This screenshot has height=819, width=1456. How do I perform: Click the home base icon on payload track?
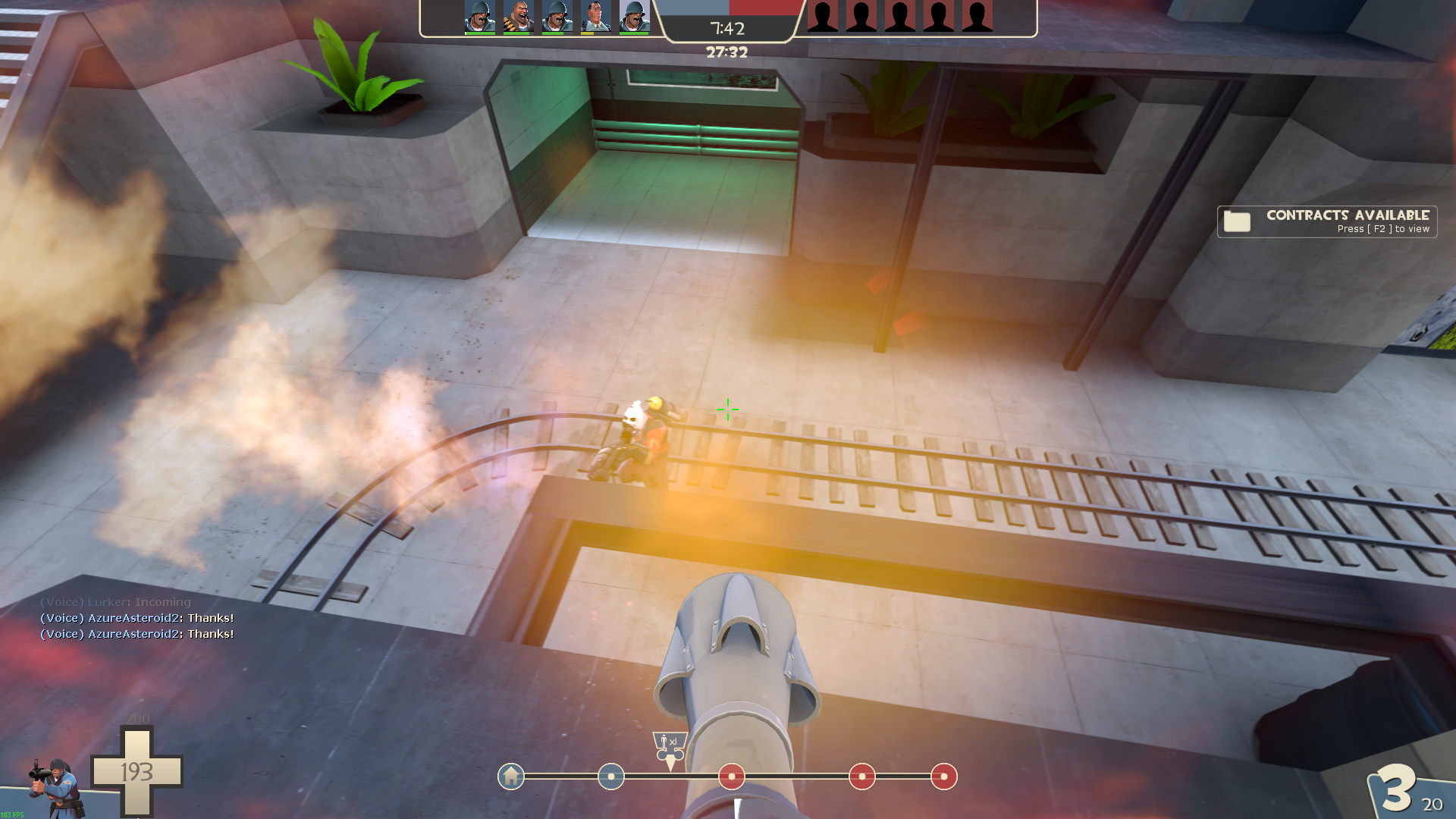[511, 777]
